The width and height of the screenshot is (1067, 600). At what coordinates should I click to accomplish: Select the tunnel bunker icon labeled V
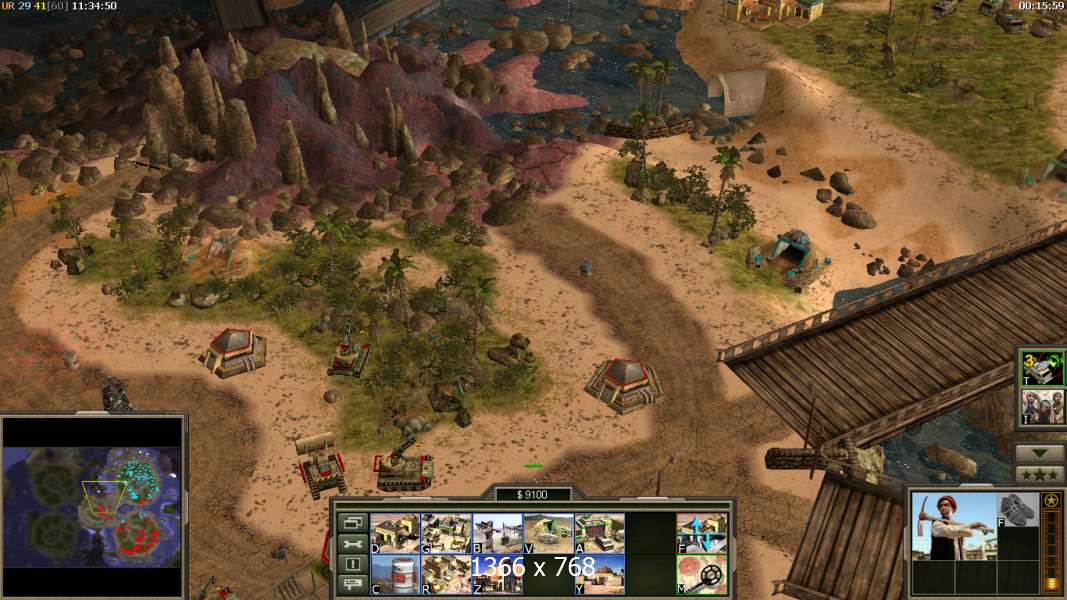pos(548,533)
